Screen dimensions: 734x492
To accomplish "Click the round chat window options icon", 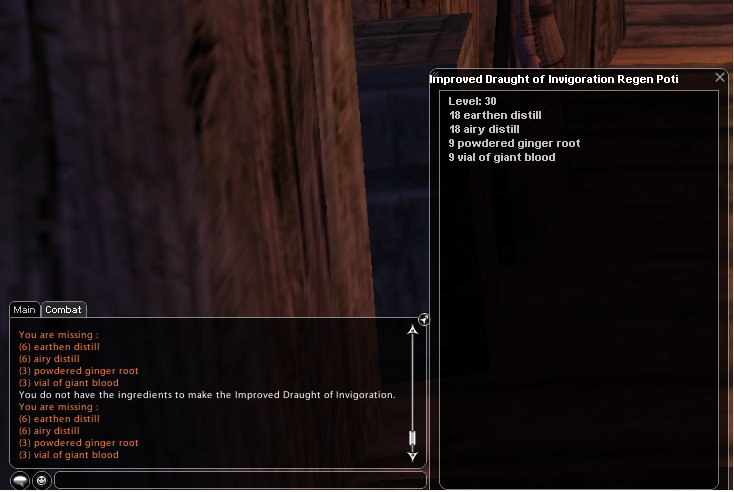I will 424,319.
